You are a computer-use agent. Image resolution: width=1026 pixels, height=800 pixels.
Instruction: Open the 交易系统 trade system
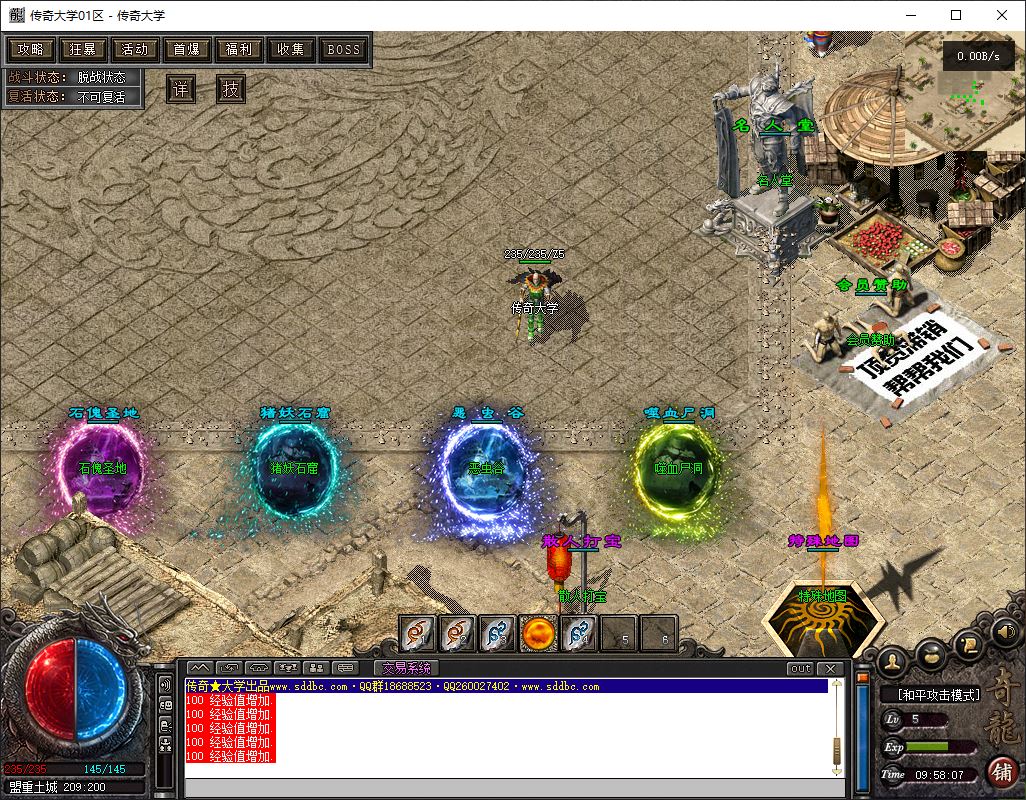click(406, 668)
